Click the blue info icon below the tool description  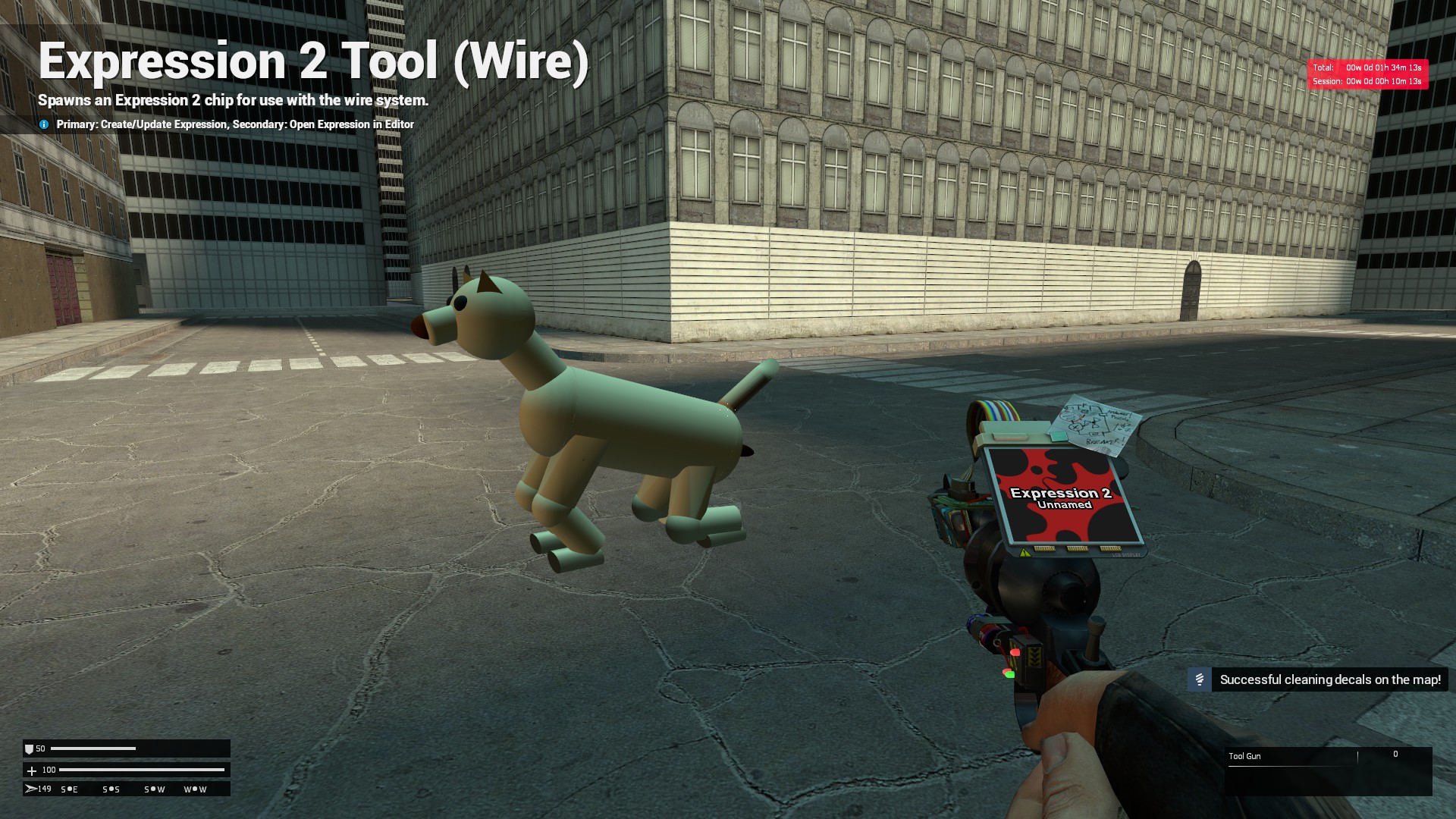45,124
